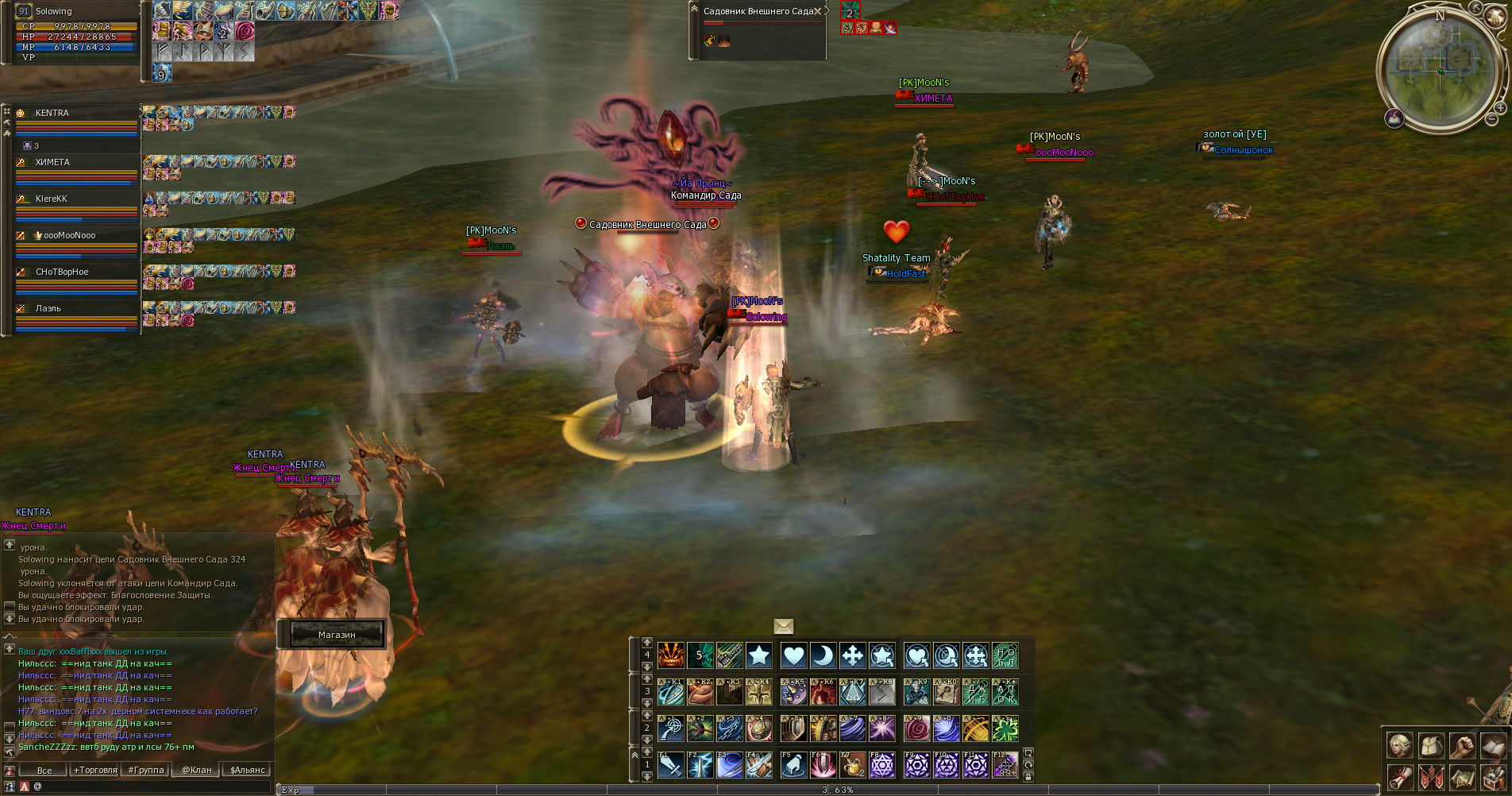The height and width of the screenshot is (796, 1512).
Task: Open the clenched fist actions menu icon
Action: pos(1462,745)
